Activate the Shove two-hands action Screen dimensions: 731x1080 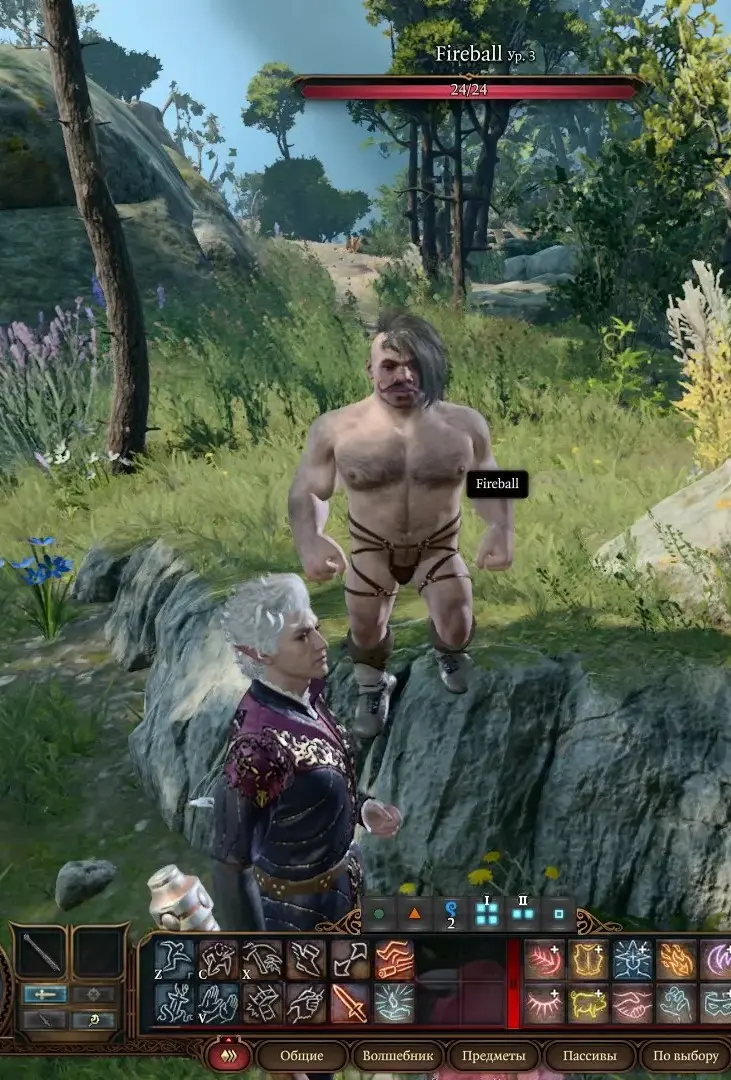click(218, 1003)
